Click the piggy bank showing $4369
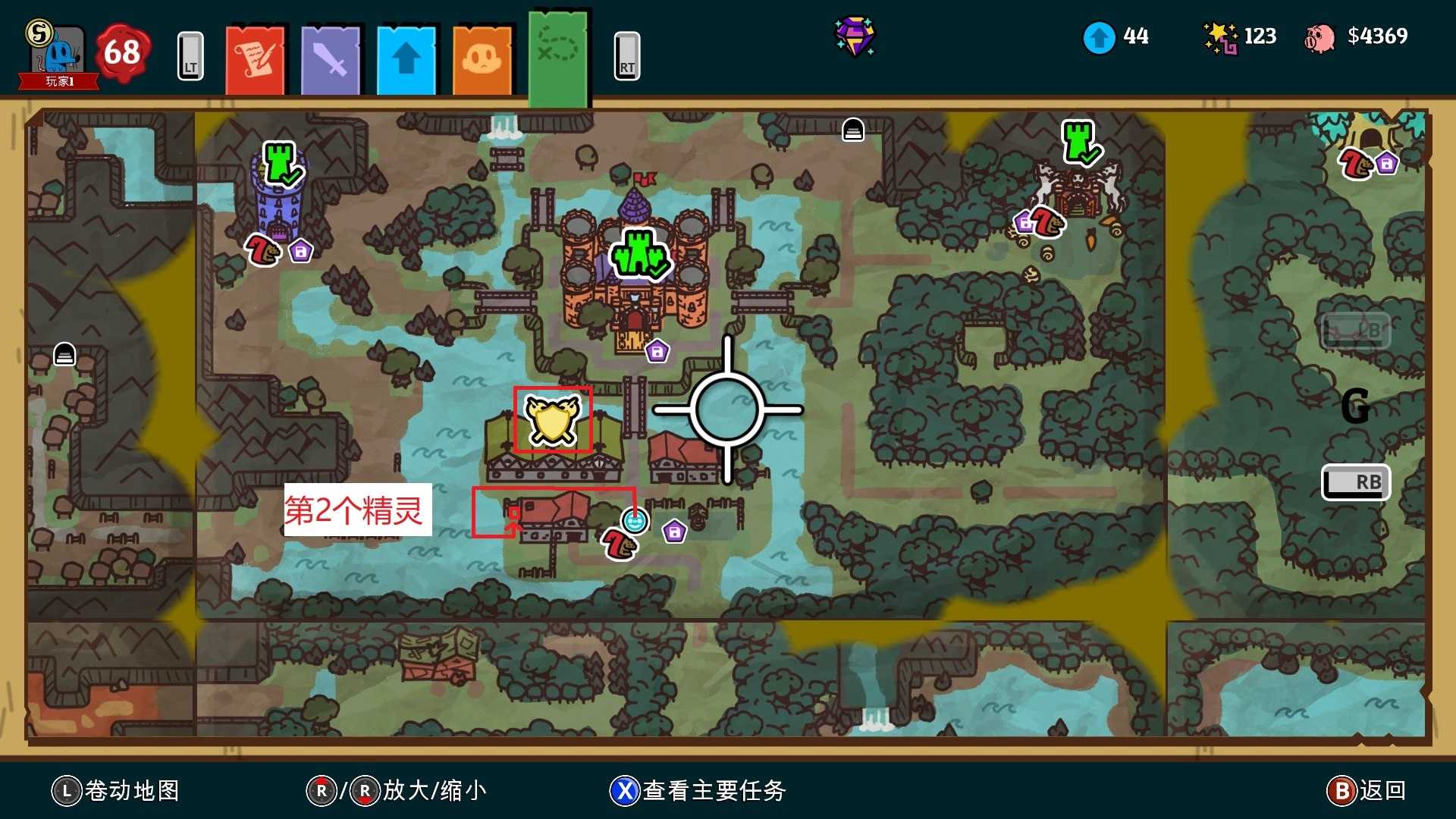The height and width of the screenshot is (819, 1456). point(1319,36)
